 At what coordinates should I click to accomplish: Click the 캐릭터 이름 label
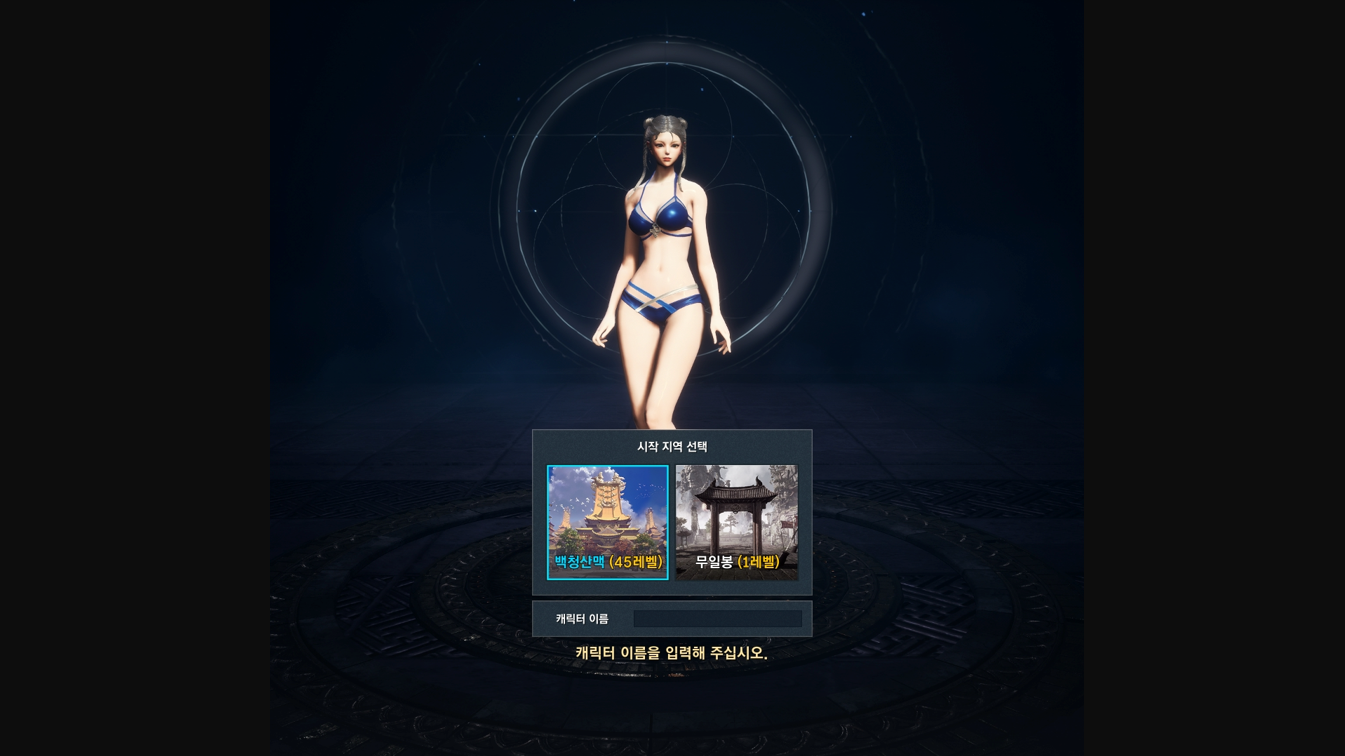580,617
